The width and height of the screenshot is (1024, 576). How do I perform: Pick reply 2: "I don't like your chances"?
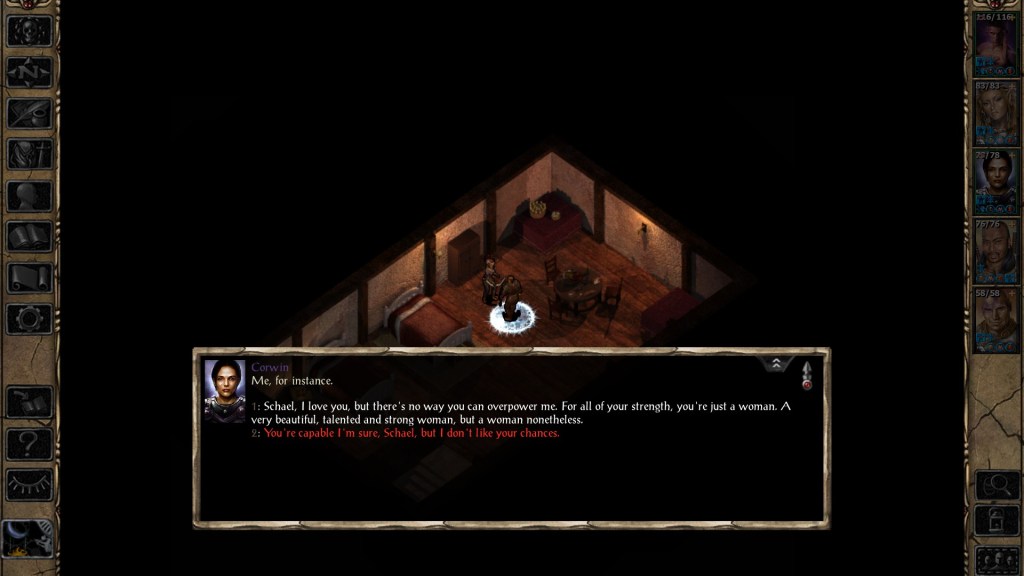pyautogui.click(x=410, y=433)
